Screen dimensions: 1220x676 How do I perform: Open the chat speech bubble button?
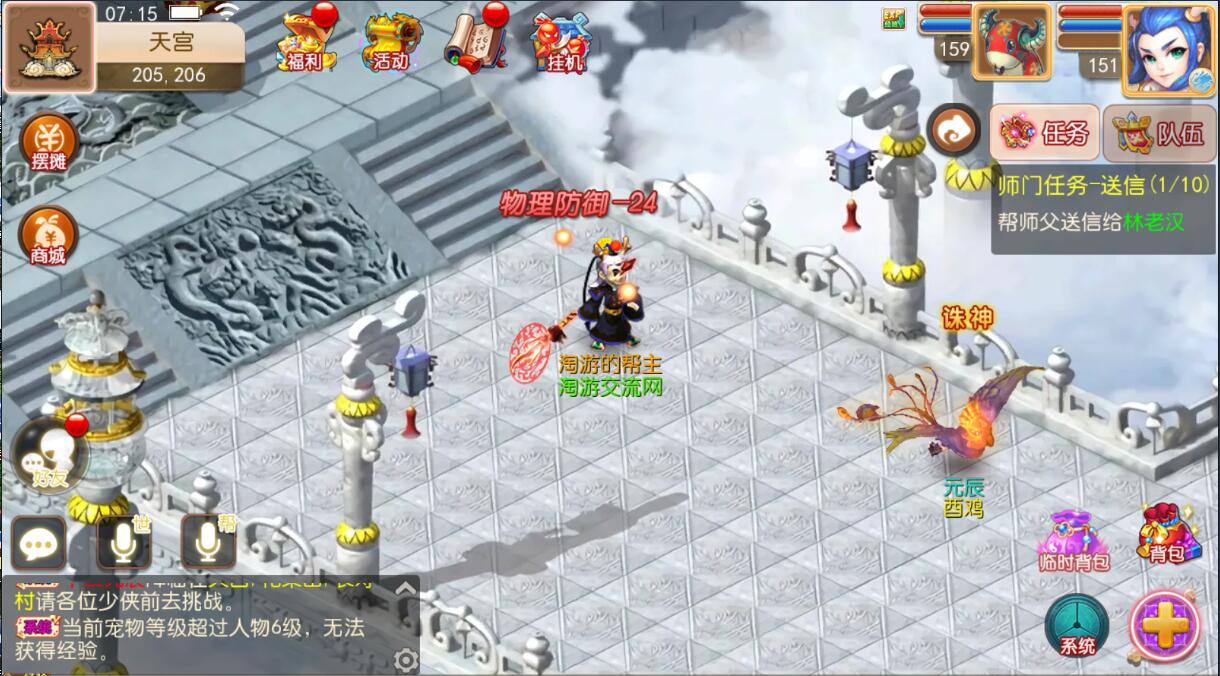[x=39, y=543]
